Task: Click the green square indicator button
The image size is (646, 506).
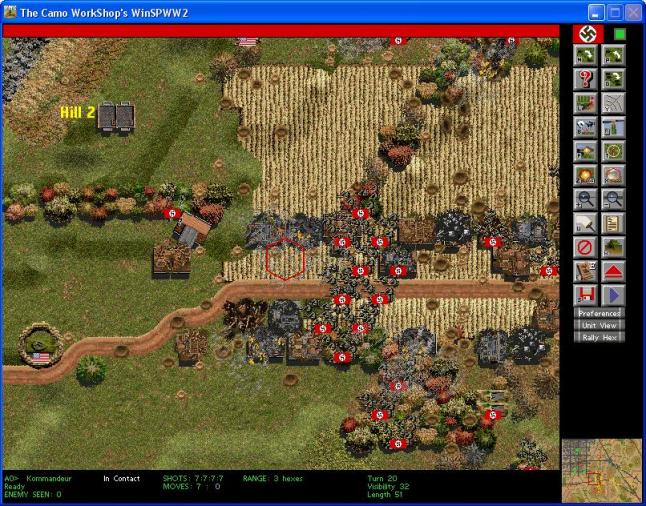Action: (619, 34)
